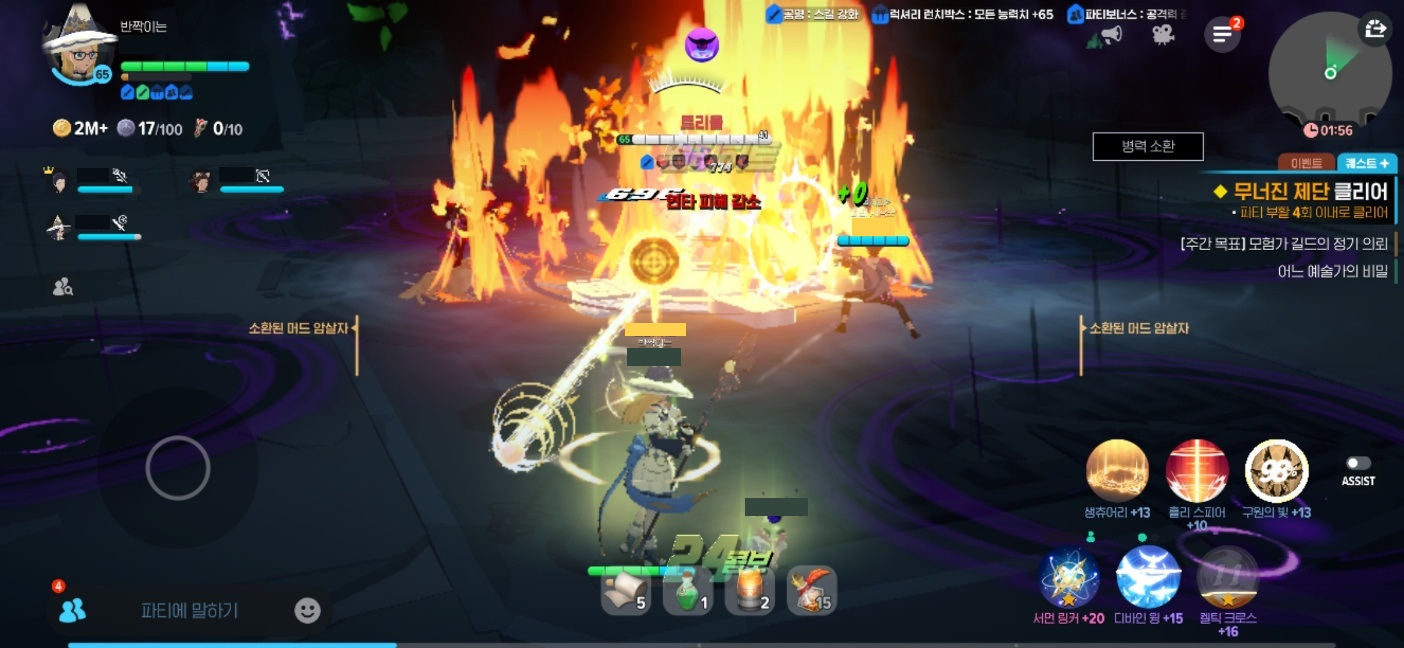Viewport: 1404px width, 648px height.
Task: Open the 어느 예술가의 비밀 quest entry
Action: click(1332, 270)
